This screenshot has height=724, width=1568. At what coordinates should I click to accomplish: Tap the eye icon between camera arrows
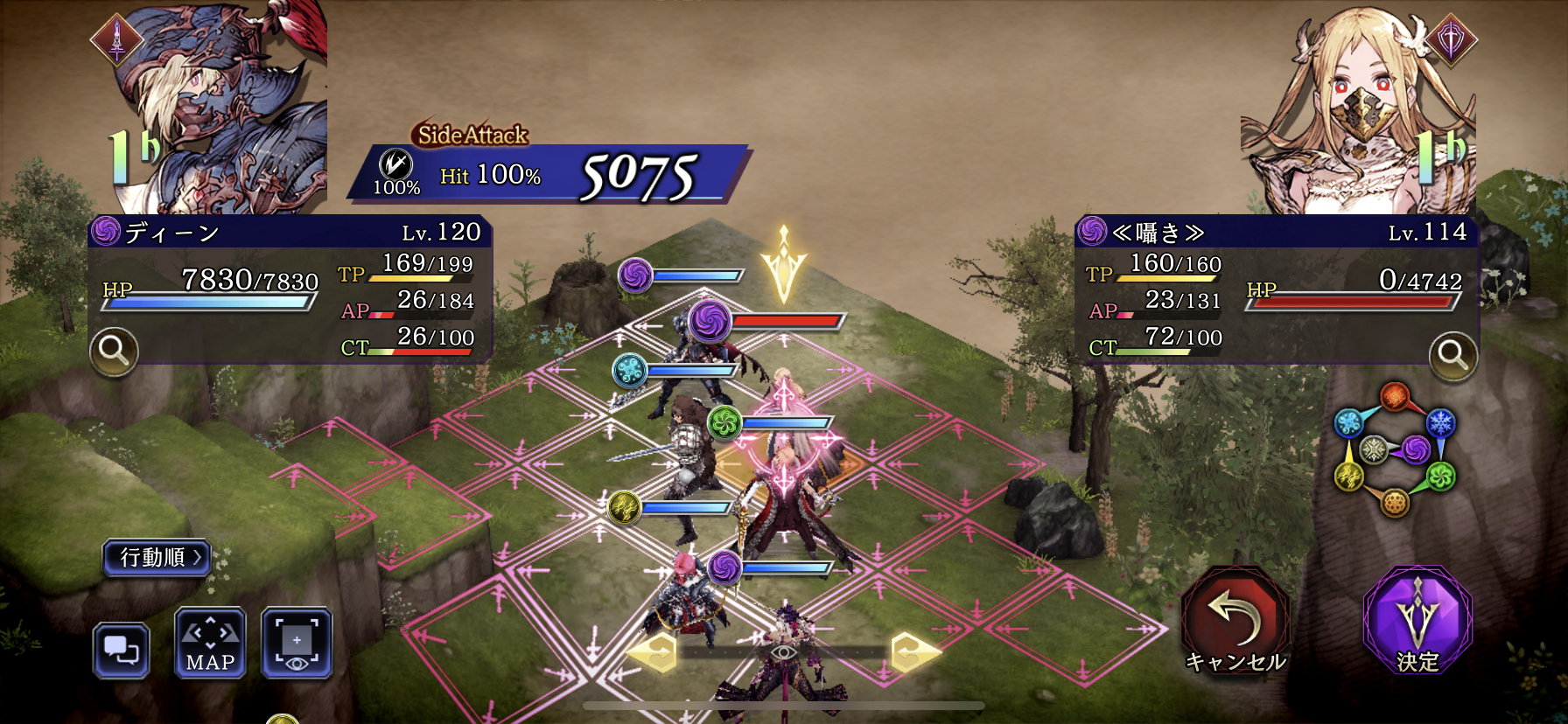pos(783,652)
